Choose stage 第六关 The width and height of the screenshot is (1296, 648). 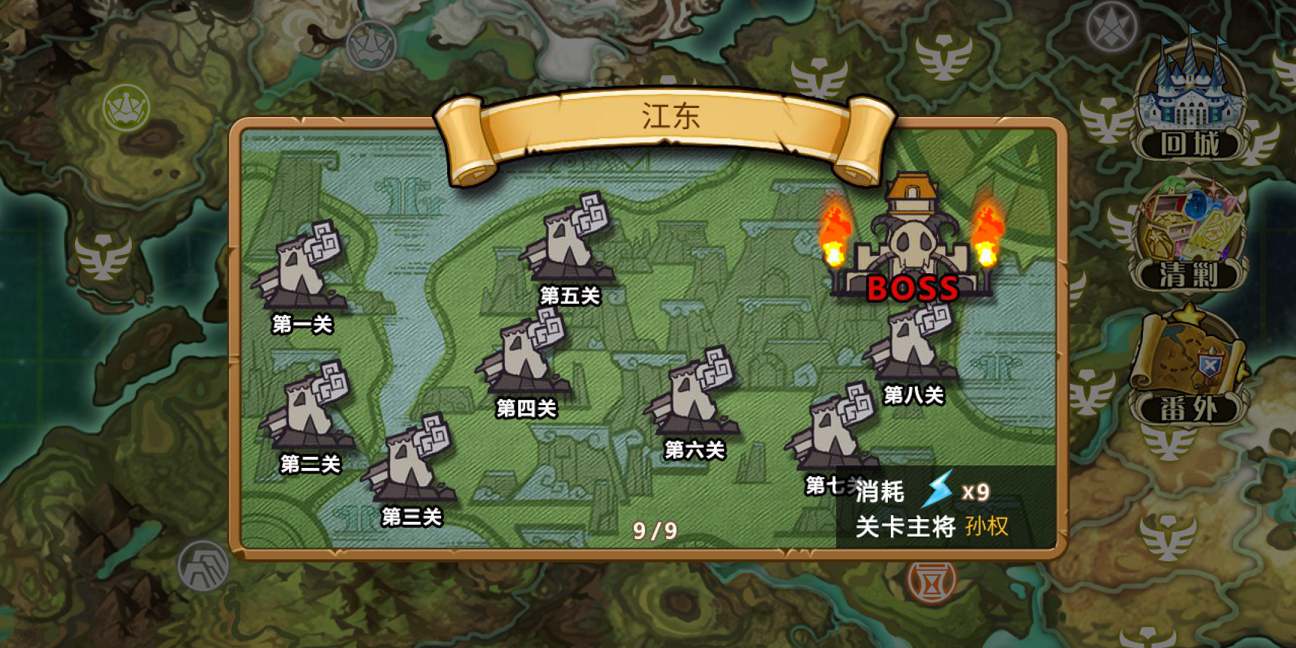coord(694,396)
